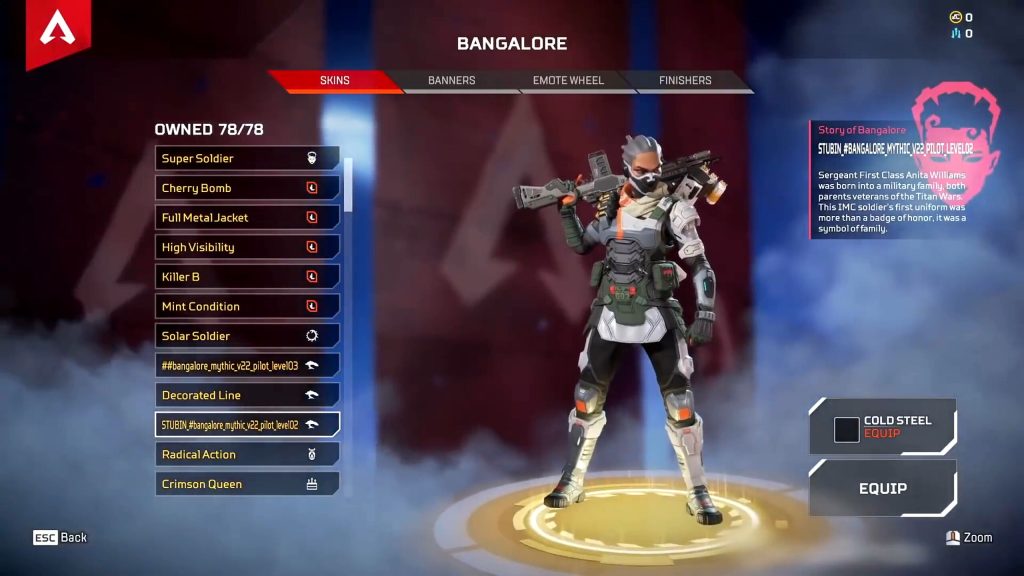This screenshot has width=1024, height=576.
Task: Choose the Decorated Line skin
Action: click(x=247, y=395)
